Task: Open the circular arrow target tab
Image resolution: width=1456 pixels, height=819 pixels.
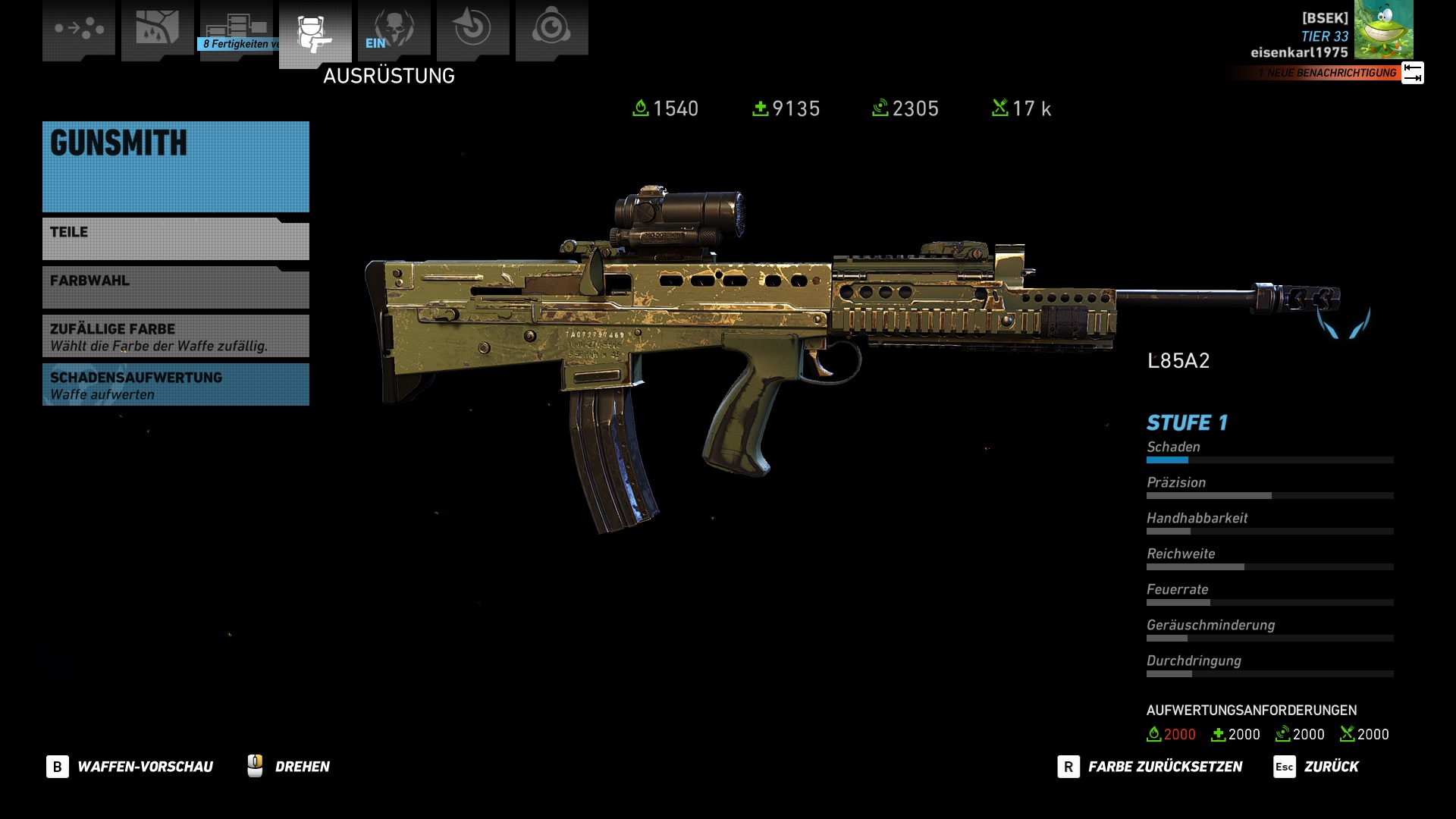Action: [472, 29]
